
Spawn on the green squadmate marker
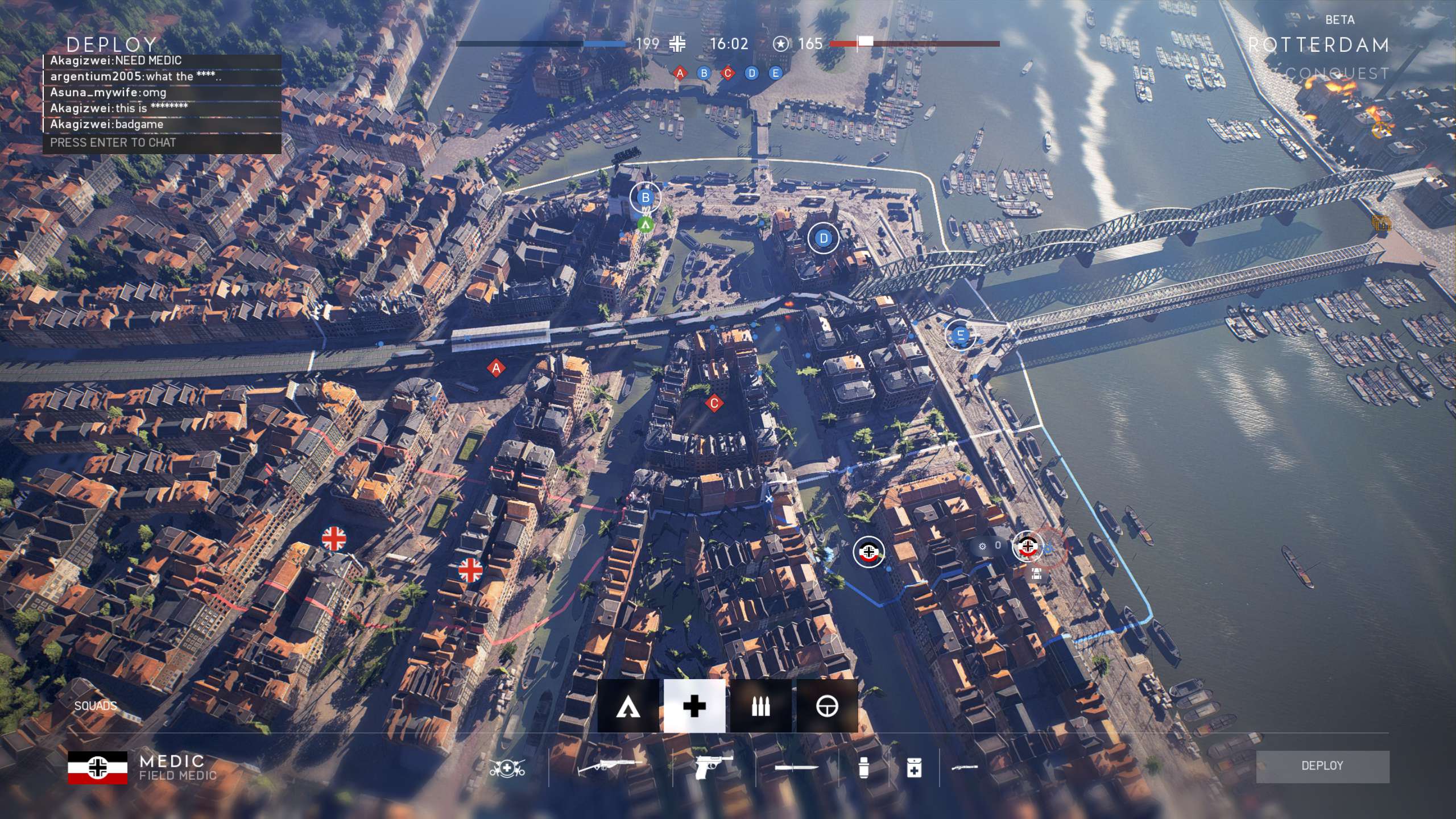pyautogui.click(x=645, y=225)
